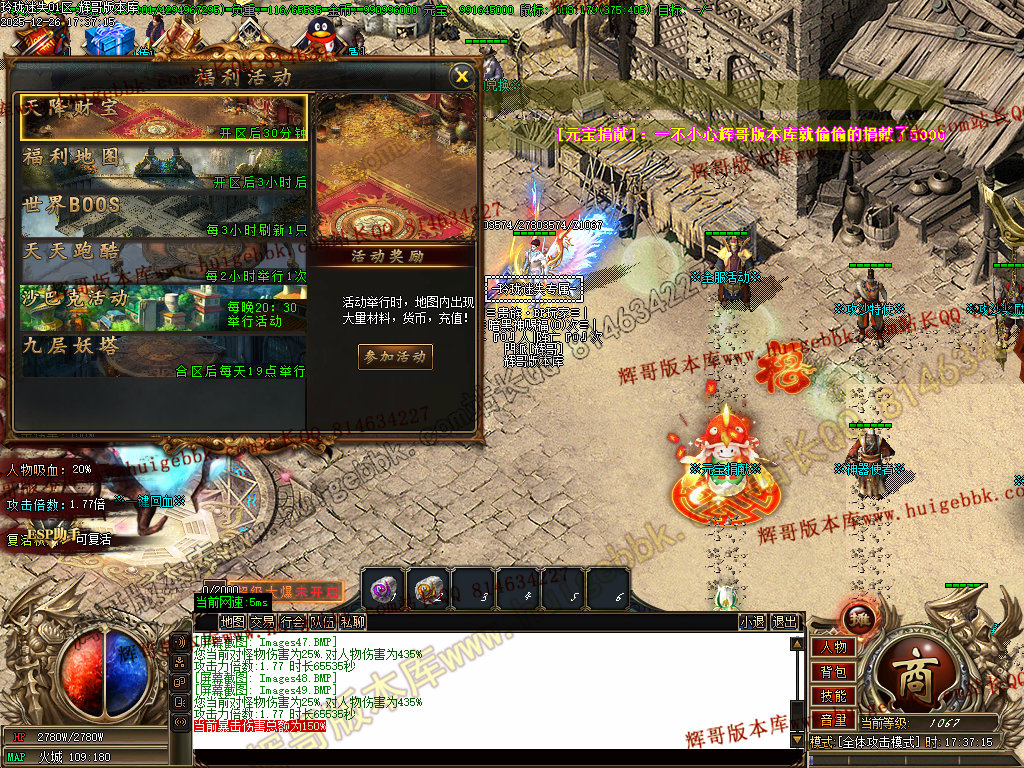Show the 技能 skills panel

tap(833, 696)
